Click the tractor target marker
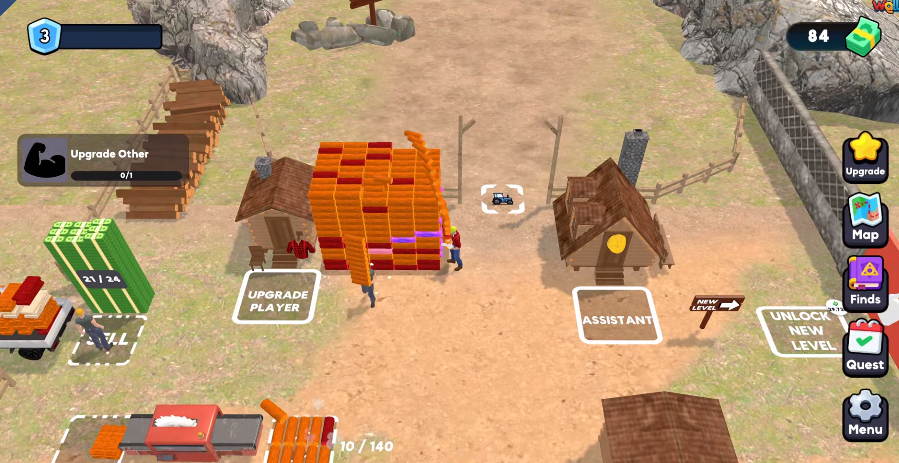The width and height of the screenshot is (899, 463). [x=502, y=199]
